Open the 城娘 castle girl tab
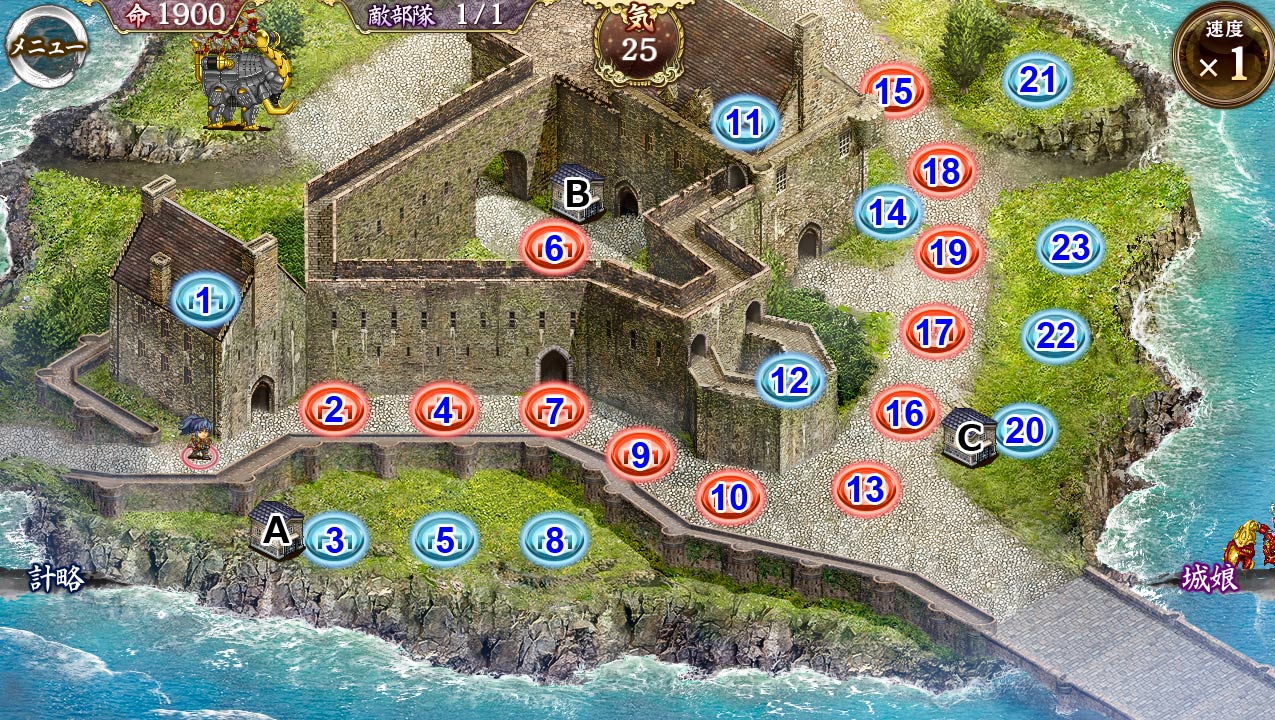1275x720 pixels. 1212,579
